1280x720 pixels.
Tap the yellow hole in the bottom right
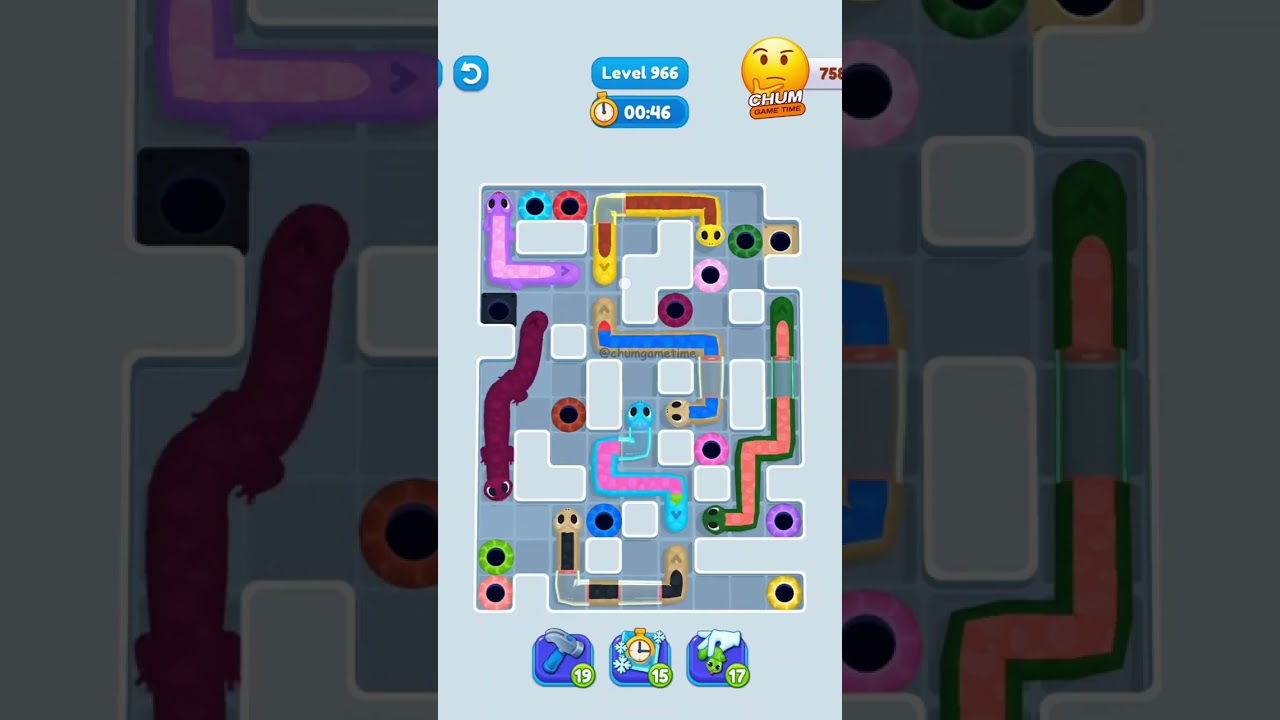784,592
